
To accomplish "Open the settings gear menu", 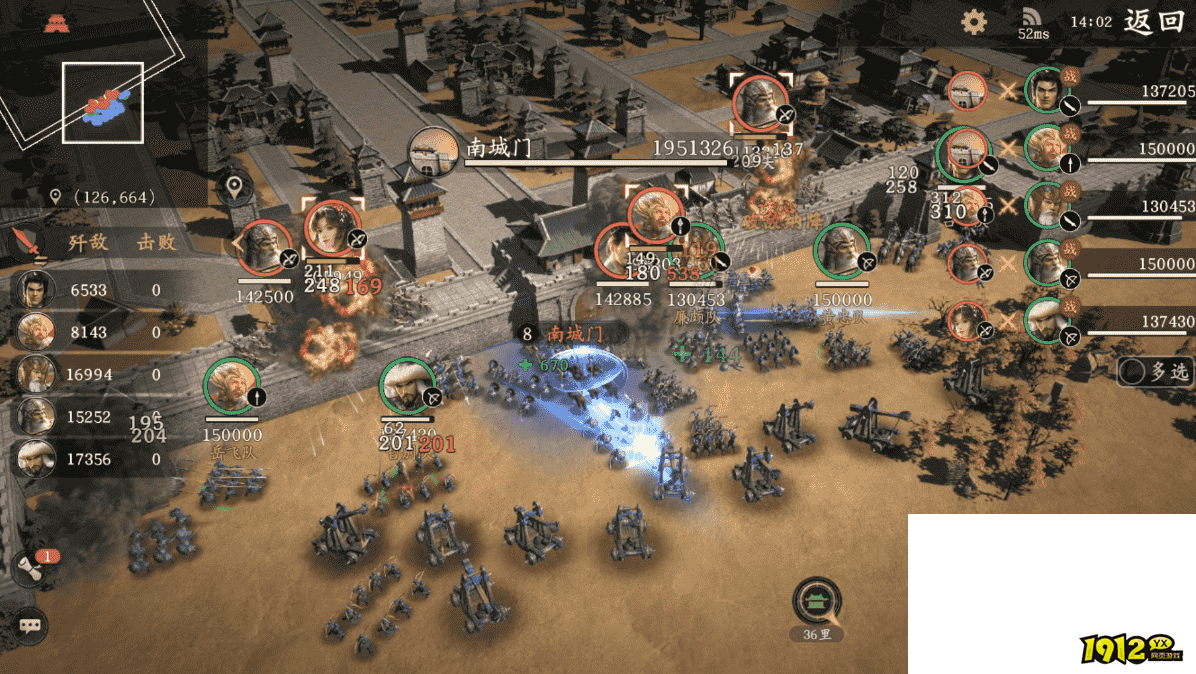I will tap(973, 23).
